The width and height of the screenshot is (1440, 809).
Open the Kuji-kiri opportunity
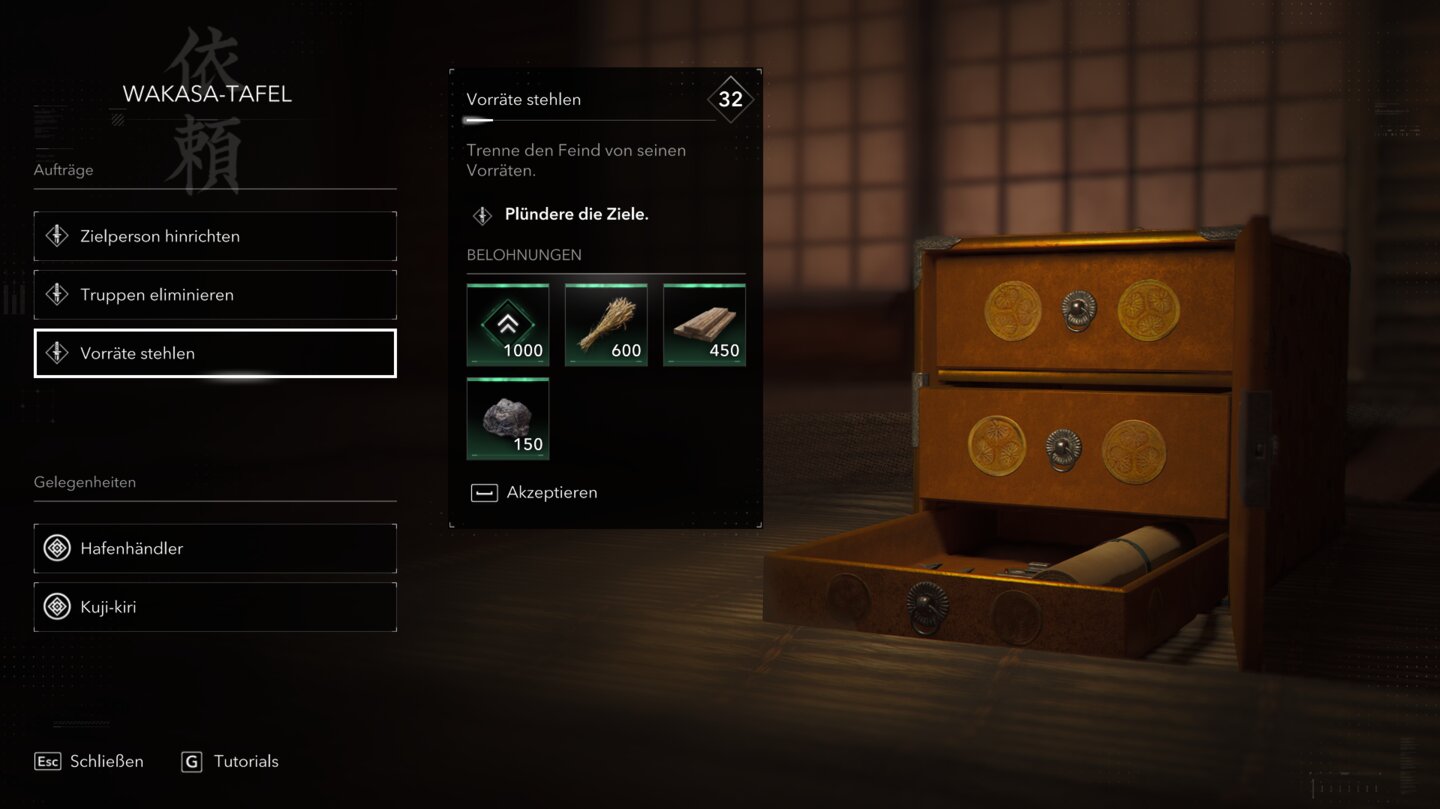[215, 607]
